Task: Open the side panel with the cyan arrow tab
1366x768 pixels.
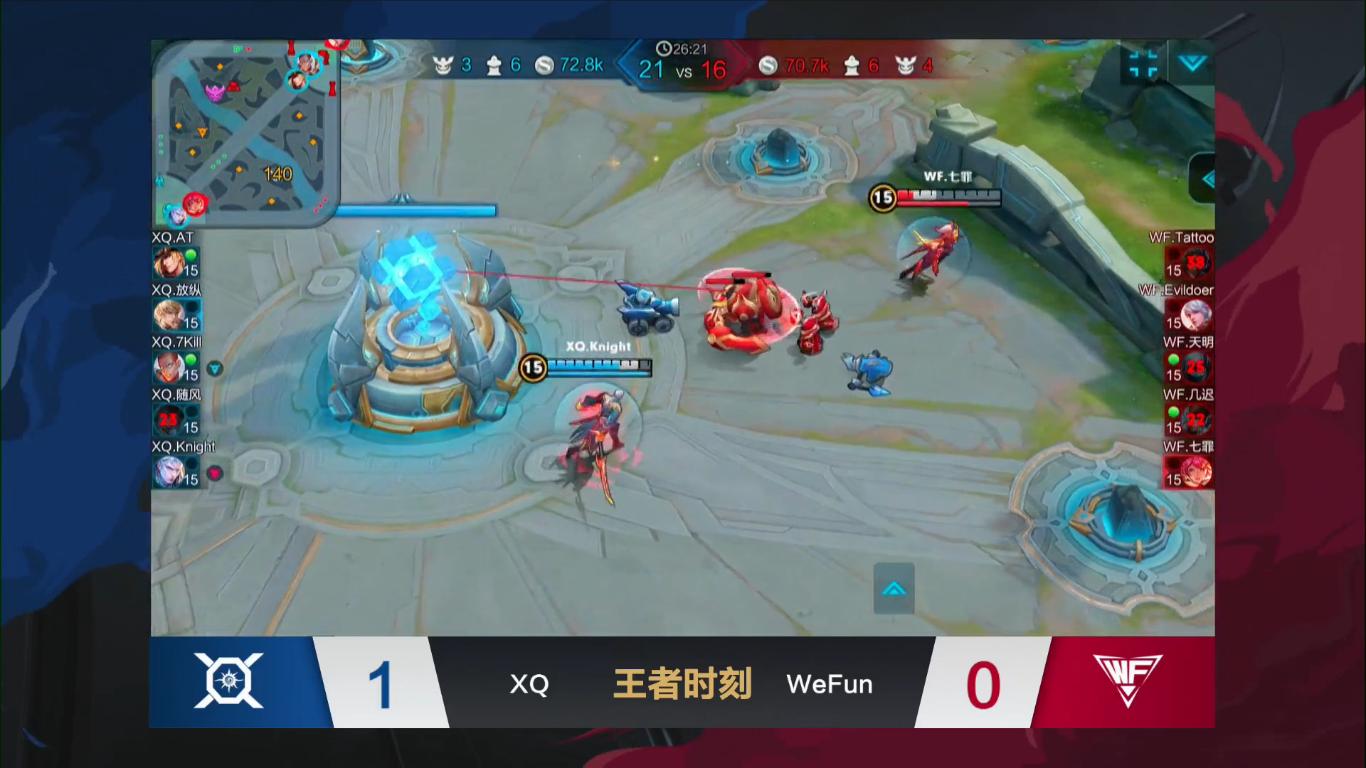Action: click(x=1207, y=181)
